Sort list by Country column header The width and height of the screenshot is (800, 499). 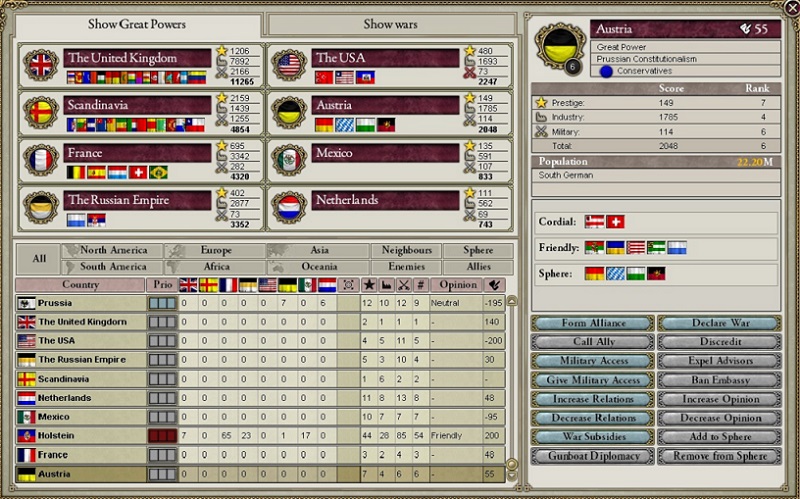point(80,285)
